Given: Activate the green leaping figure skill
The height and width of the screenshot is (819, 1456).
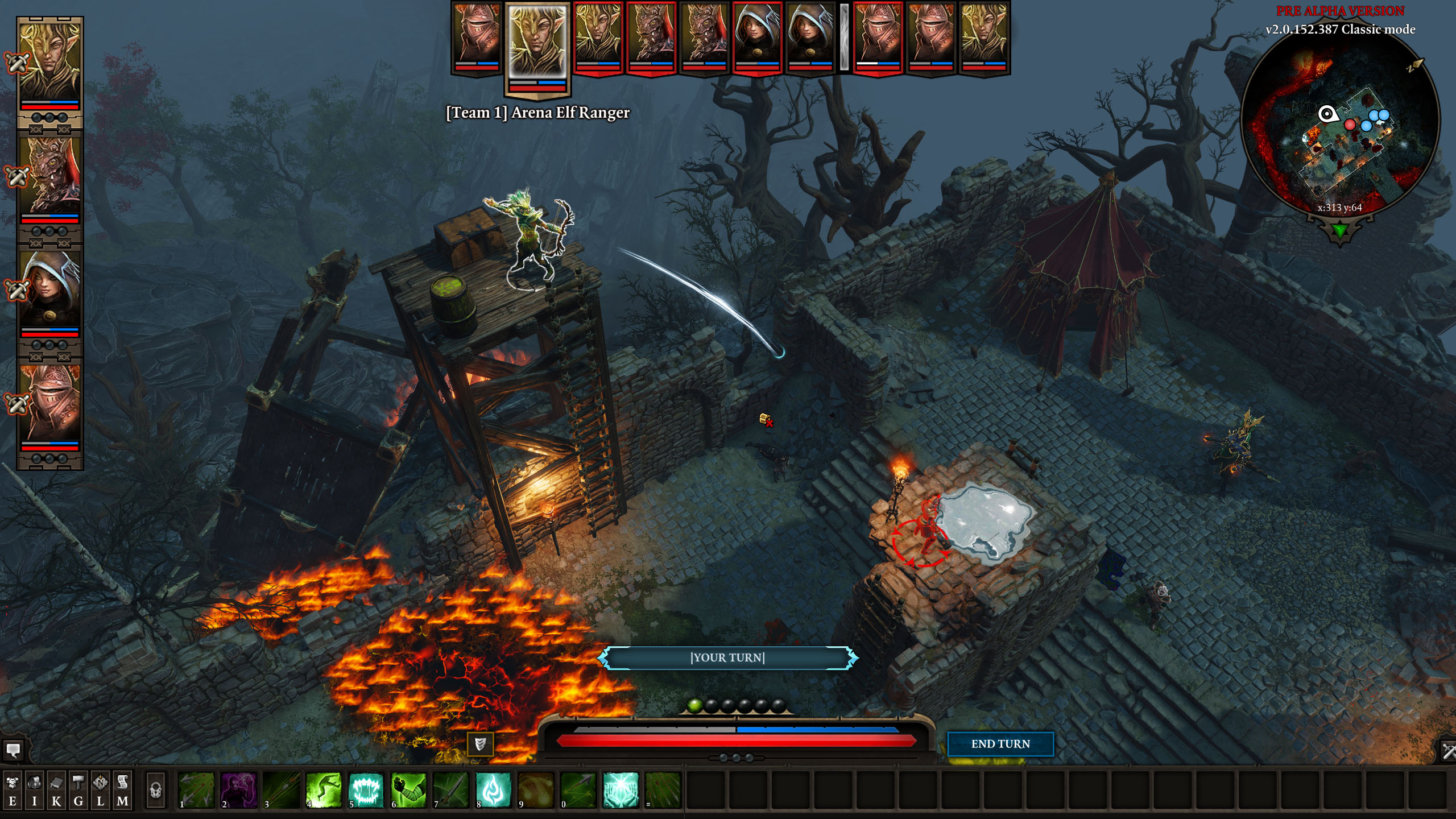Looking at the screenshot, I should pos(324,790).
